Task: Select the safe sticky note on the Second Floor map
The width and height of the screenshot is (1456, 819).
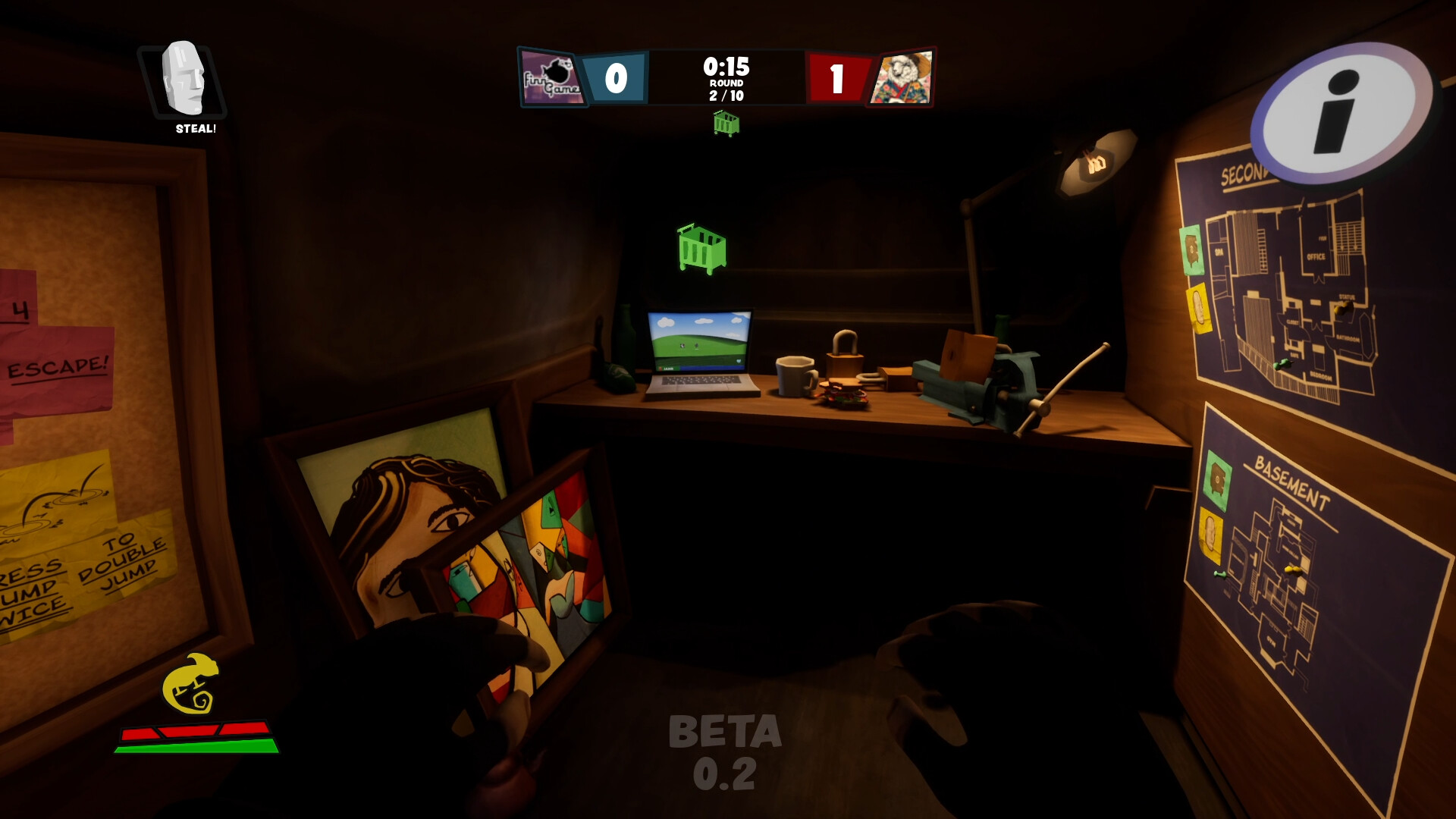Action: point(1192,250)
